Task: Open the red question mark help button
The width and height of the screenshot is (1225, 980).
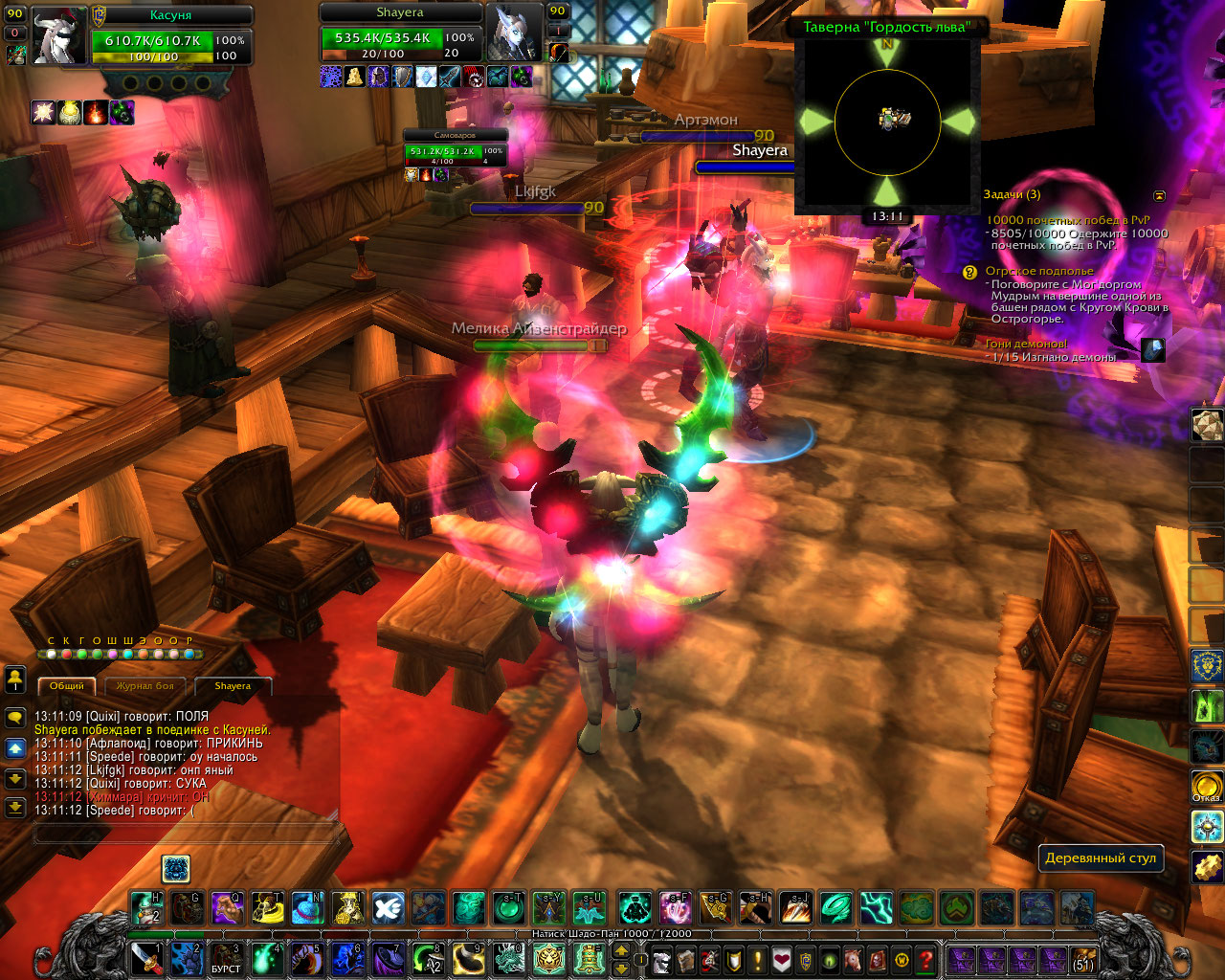Action: point(925,959)
